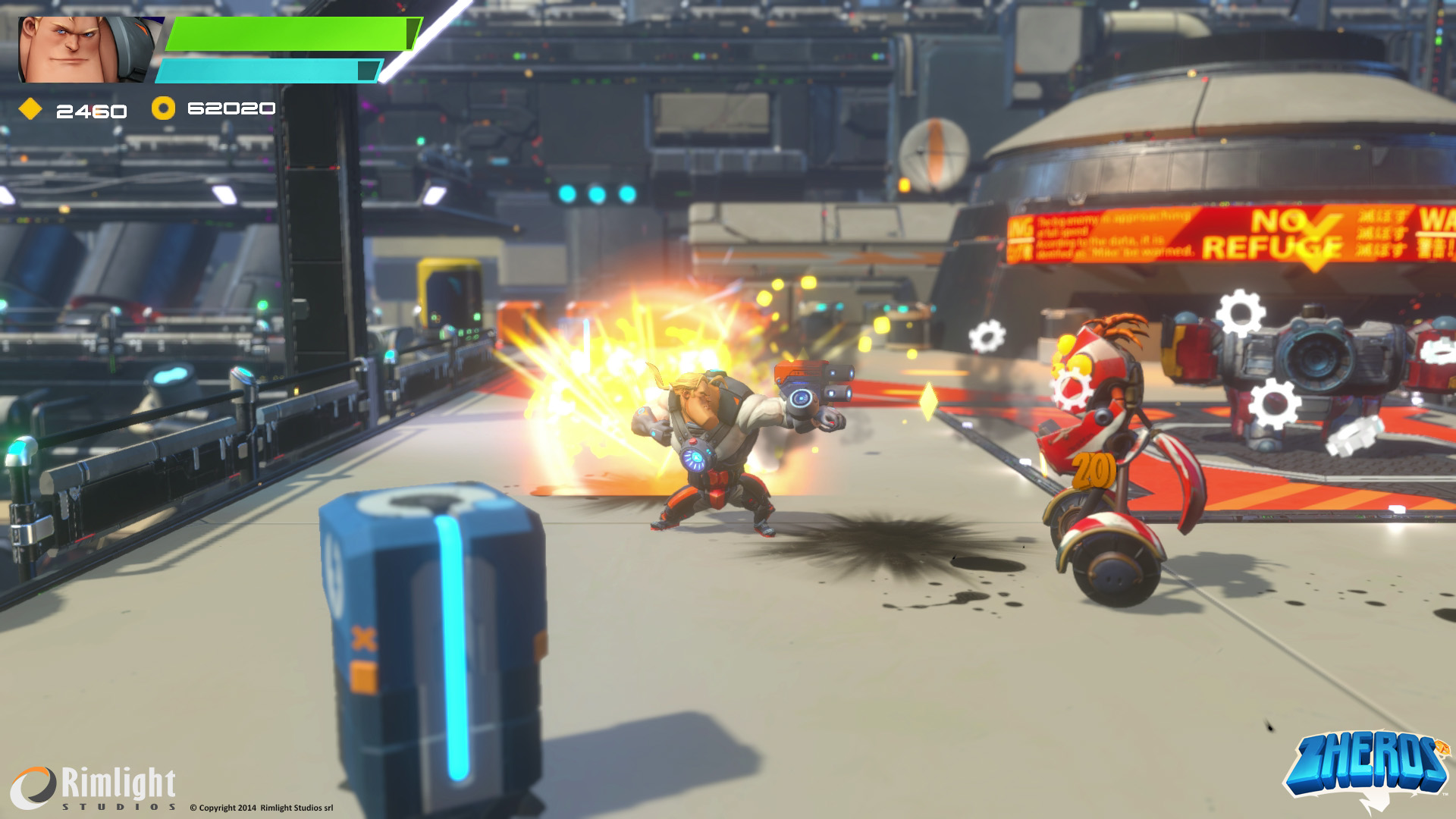This screenshot has height=819, width=1456.
Task: Select the yellow diamond currency icon
Action: tap(30, 110)
